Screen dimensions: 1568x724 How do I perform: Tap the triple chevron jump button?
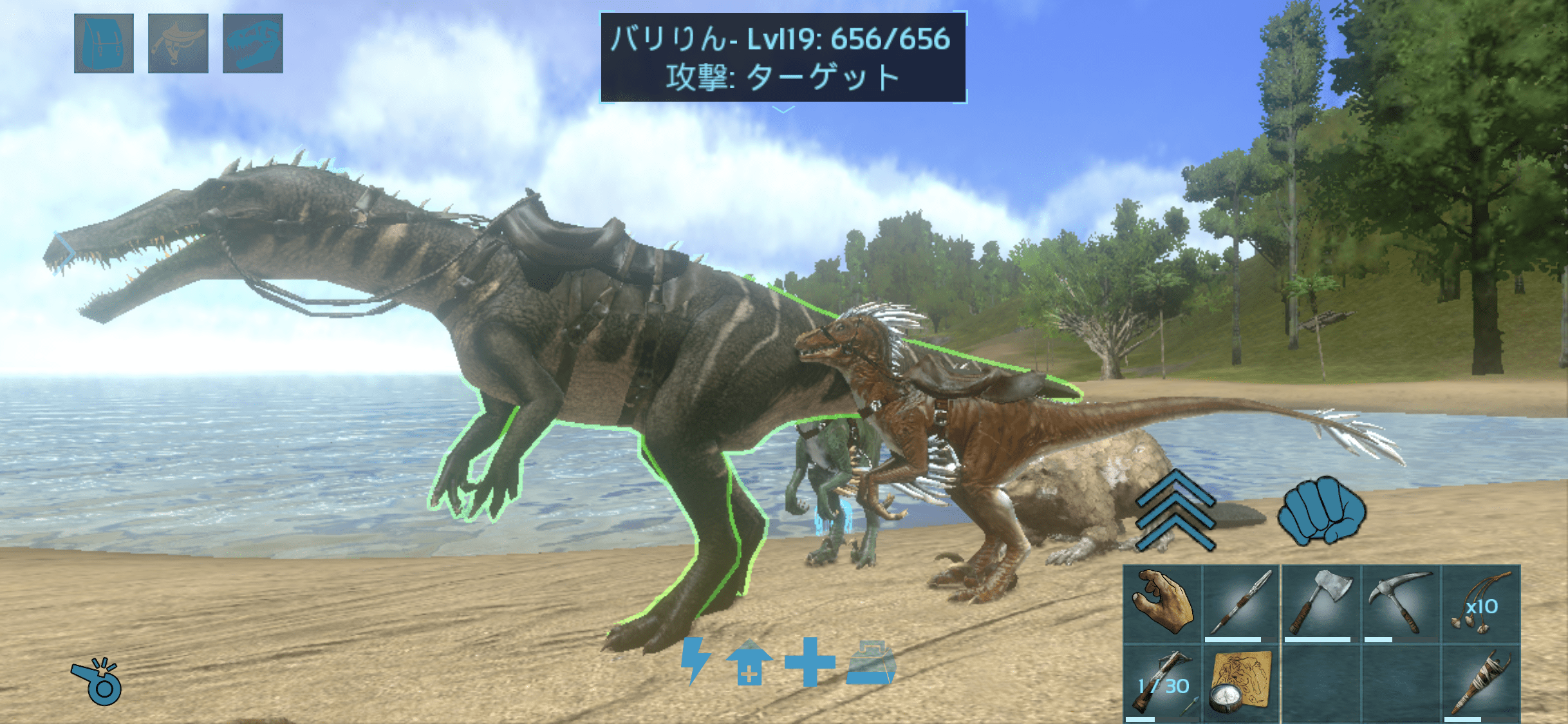click(x=1175, y=512)
